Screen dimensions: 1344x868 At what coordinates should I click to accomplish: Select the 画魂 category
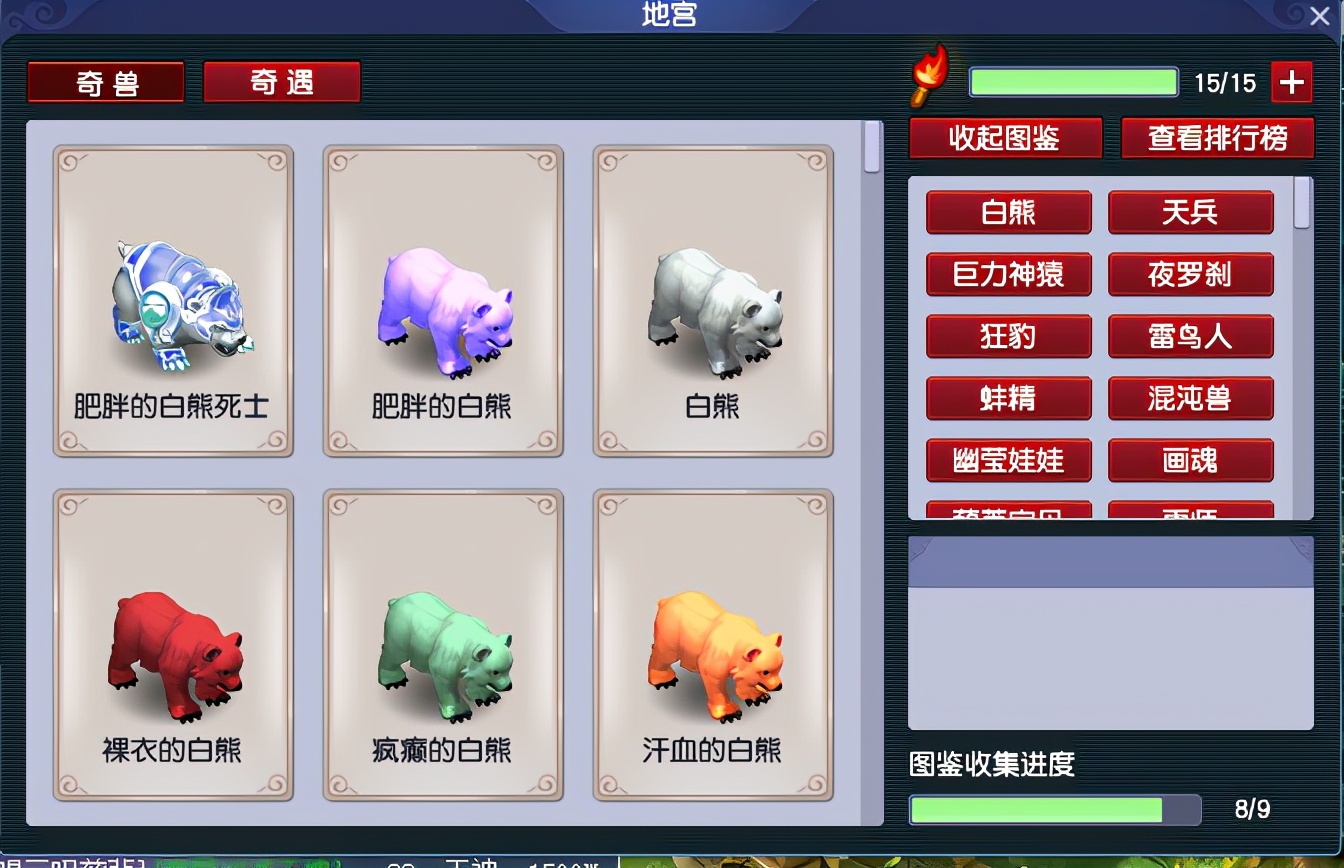click(x=1190, y=461)
